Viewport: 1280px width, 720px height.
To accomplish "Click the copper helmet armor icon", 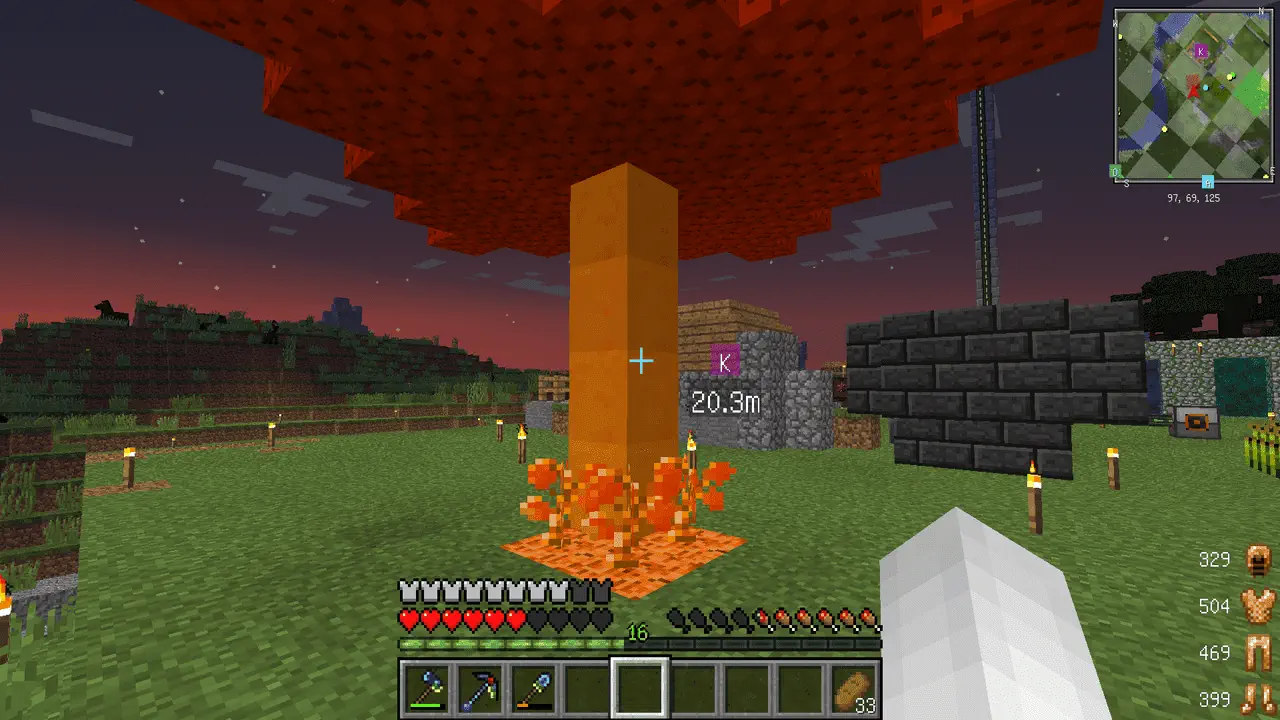I will [x=1258, y=560].
